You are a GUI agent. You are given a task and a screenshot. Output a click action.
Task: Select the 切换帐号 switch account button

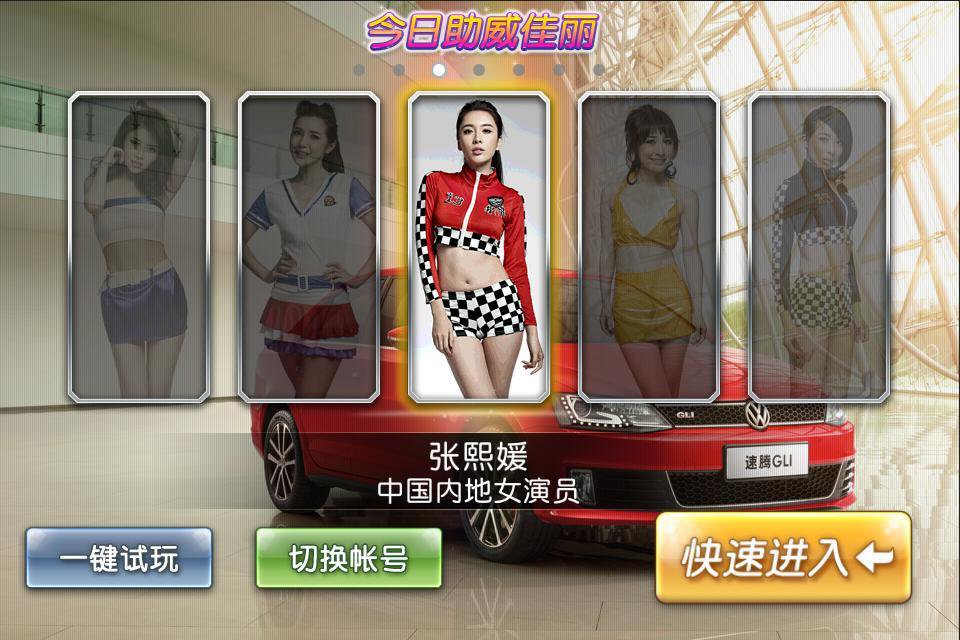pyautogui.click(x=348, y=558)
